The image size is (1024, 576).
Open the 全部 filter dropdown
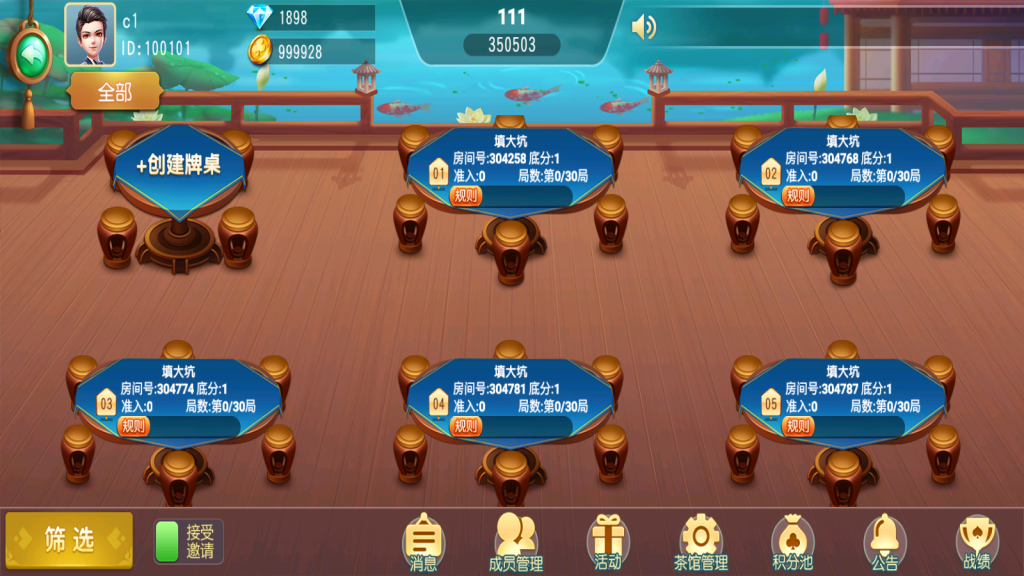pos(115,92)
